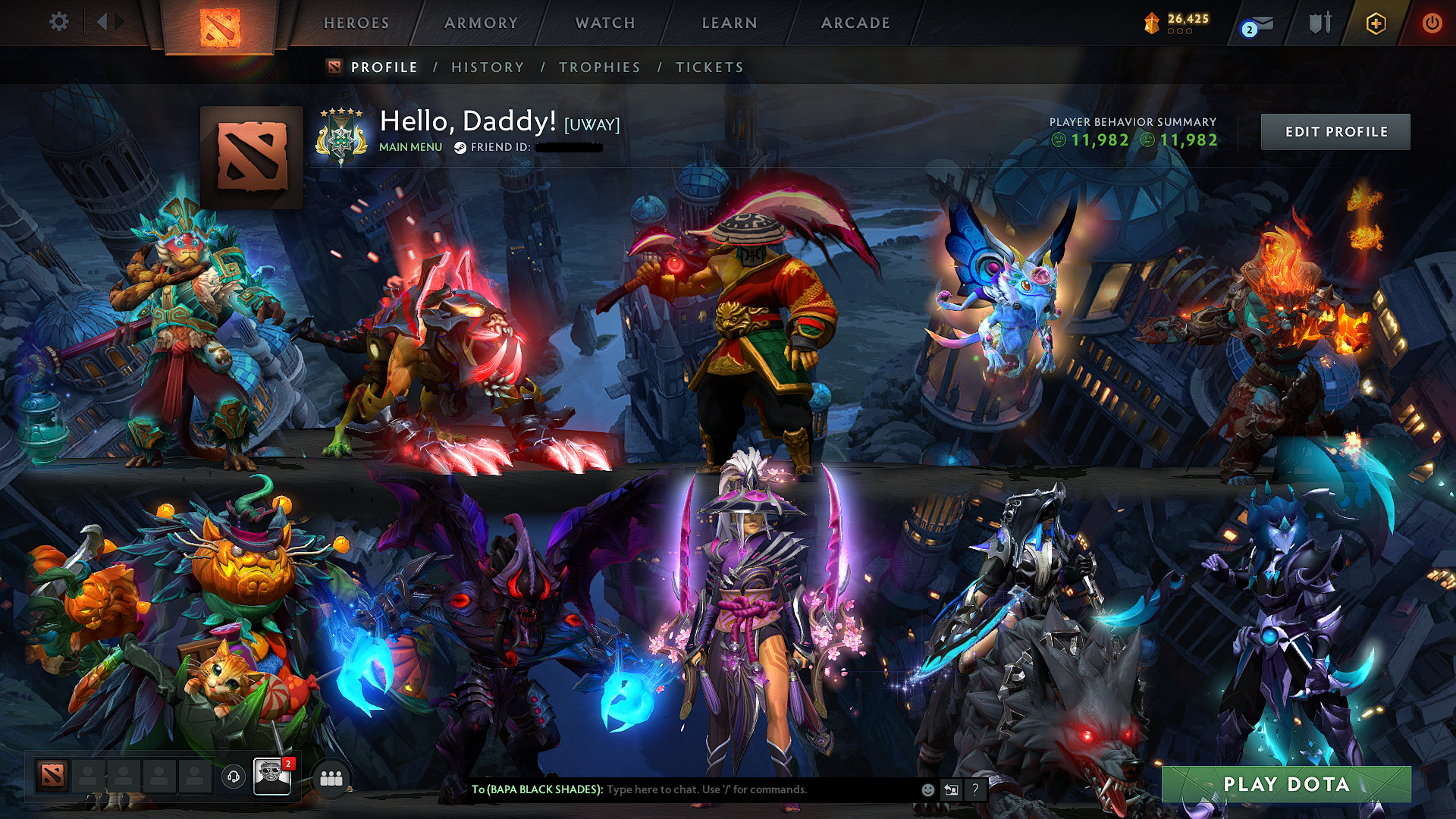The width and height of the screenshot is (1456, 819).
Task: Open the TROPHIES tab
Action: 599,67
